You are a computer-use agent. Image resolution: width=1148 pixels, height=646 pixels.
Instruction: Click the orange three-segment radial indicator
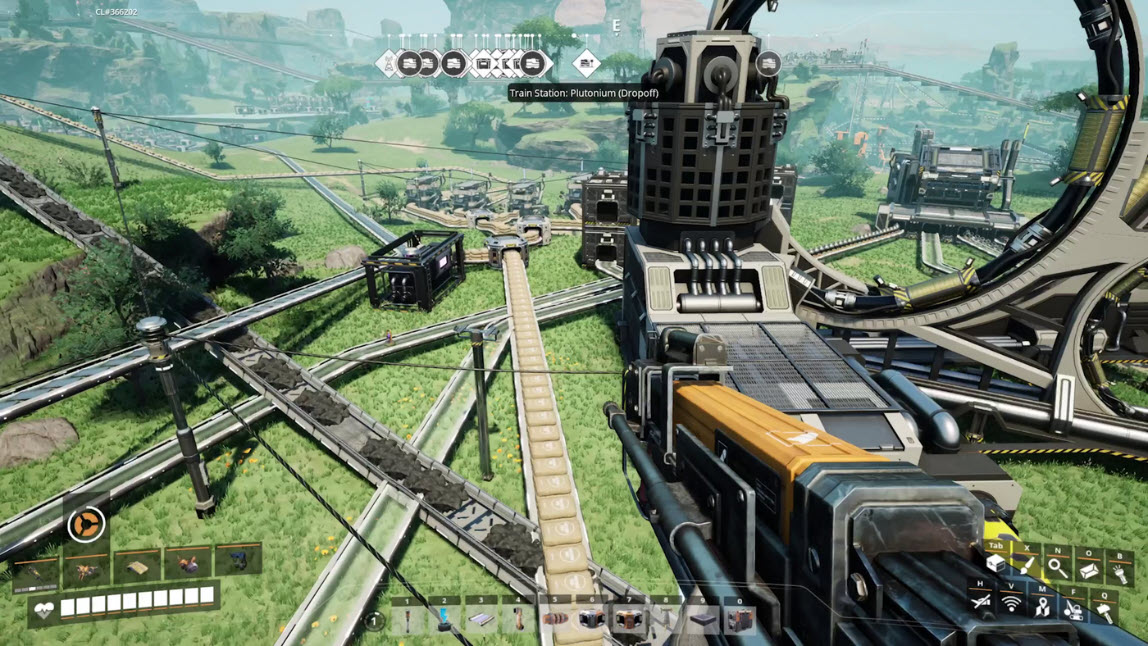click(x=85, y=524)
